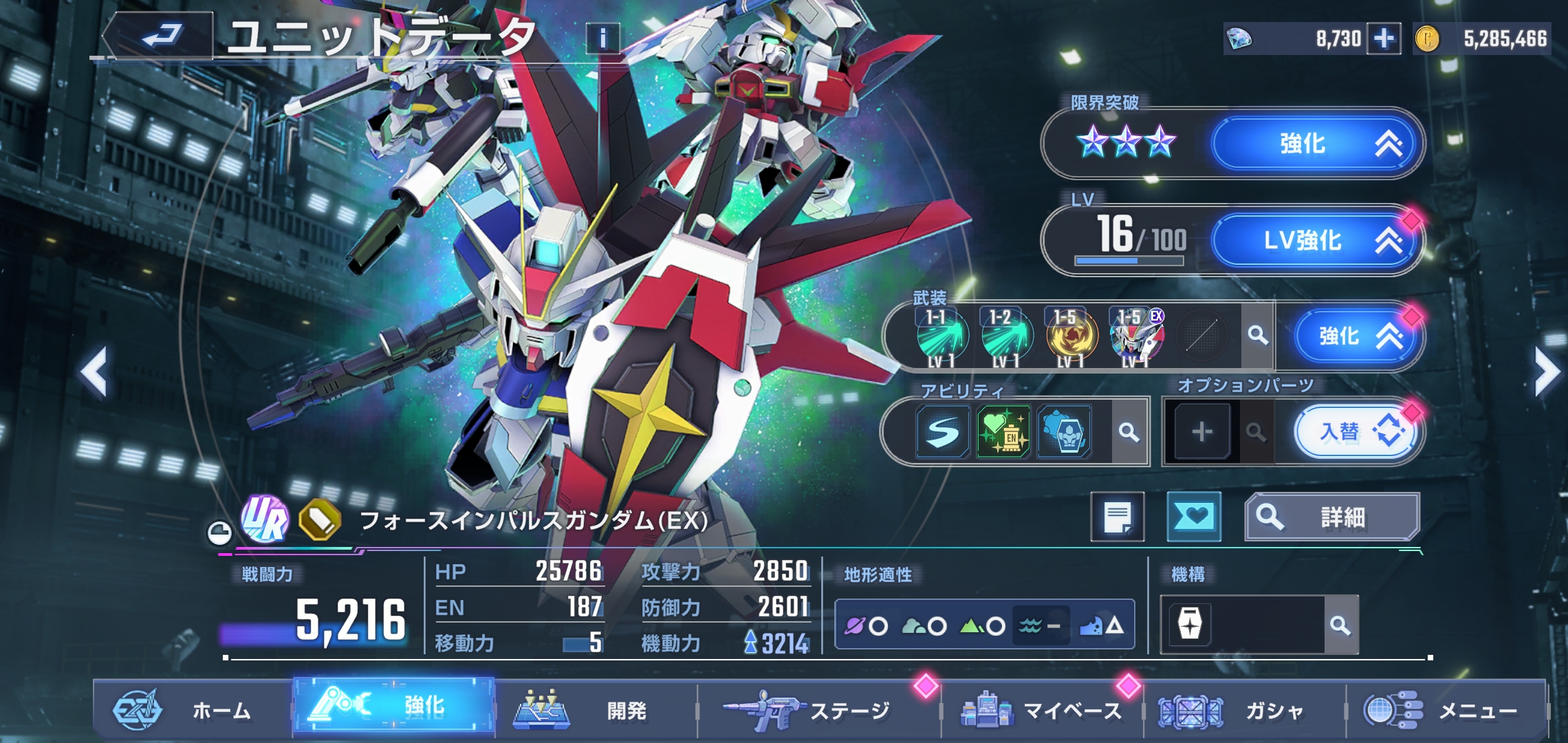This screenshot has width=1568, height=743.
Task: Open the info button beside ユニットデータ
Action: 602,38
